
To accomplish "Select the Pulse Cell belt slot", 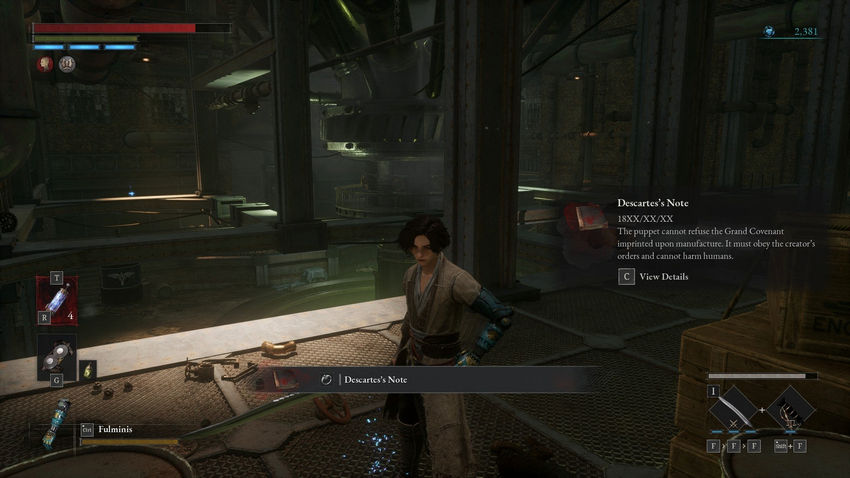I will coord(57,300).
